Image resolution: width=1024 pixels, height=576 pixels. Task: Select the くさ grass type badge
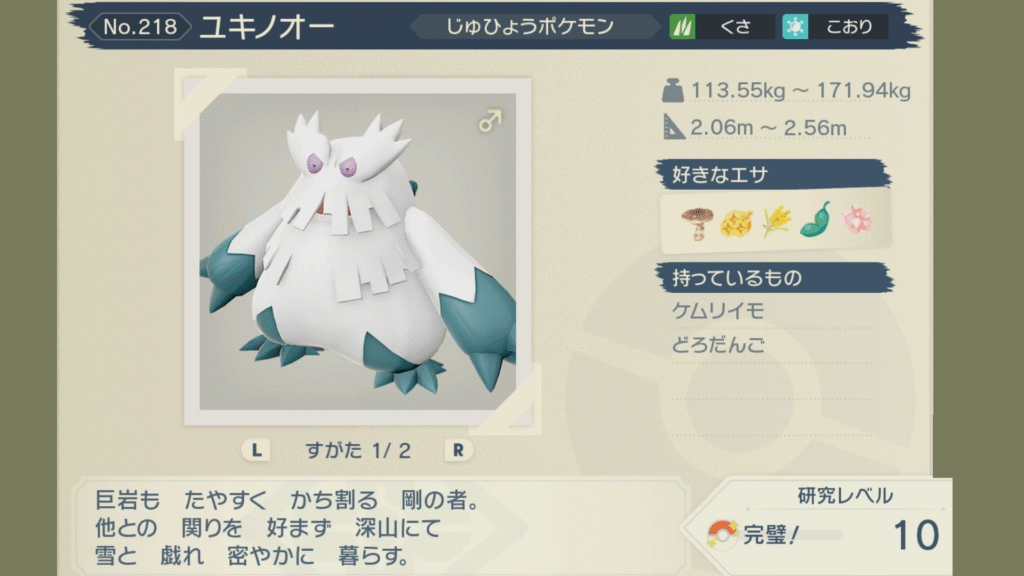723,27
